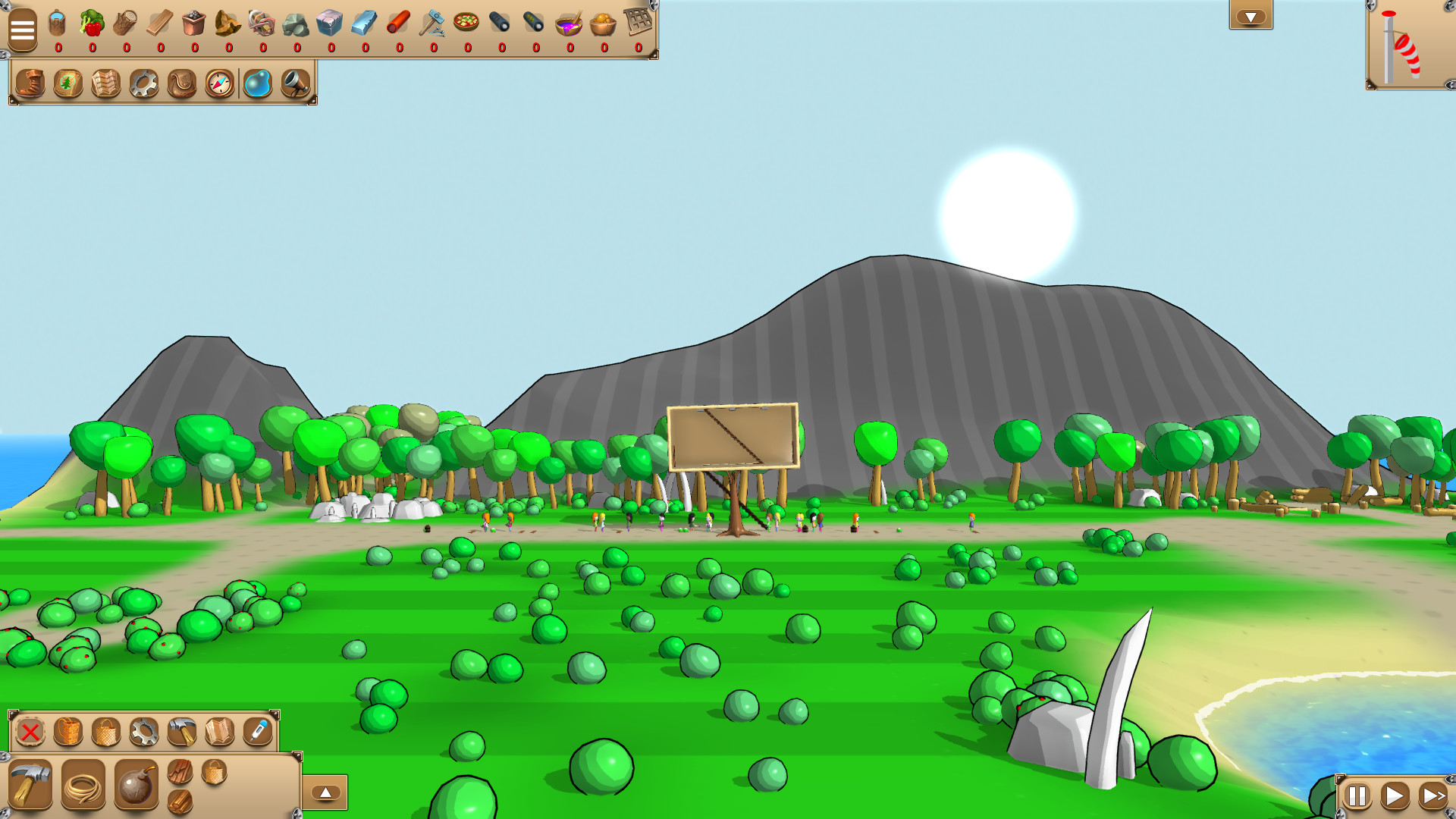This screenshot has height=819, width=1456.
Task: Collapse the crafting panel with the arrow button
Action: click(x=326, y=791)
